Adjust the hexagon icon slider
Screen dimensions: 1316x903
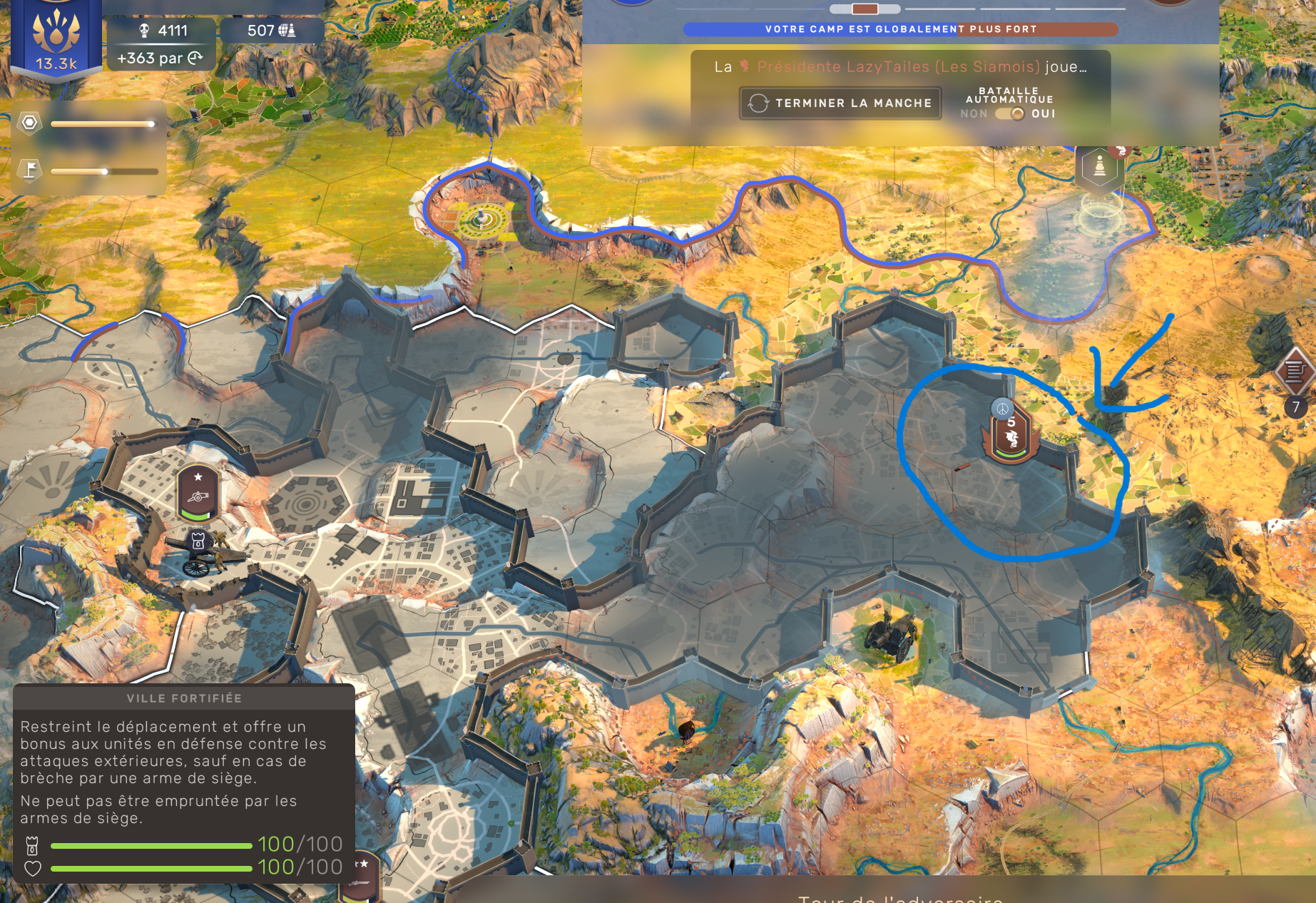(151, 124)
